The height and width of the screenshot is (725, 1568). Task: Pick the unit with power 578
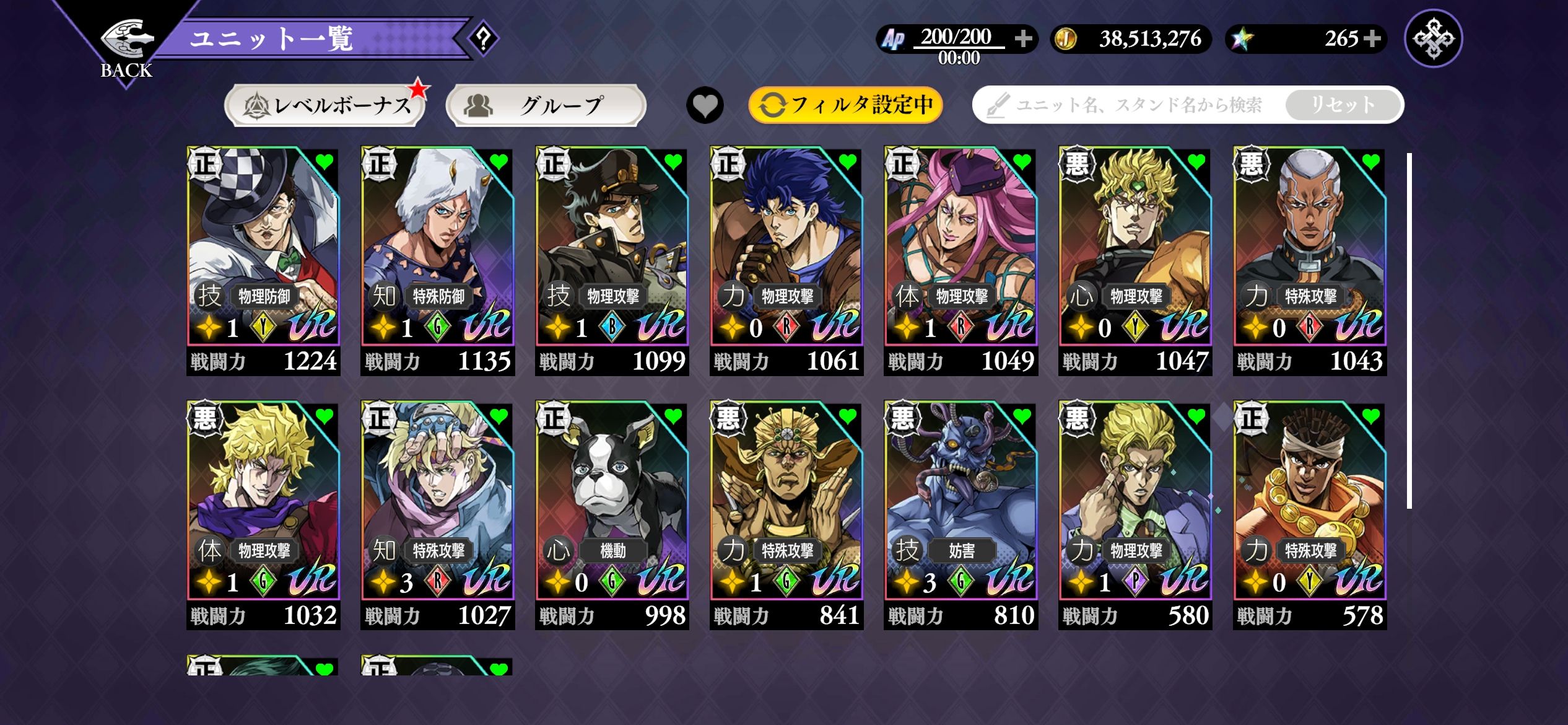pos(1309,514)
